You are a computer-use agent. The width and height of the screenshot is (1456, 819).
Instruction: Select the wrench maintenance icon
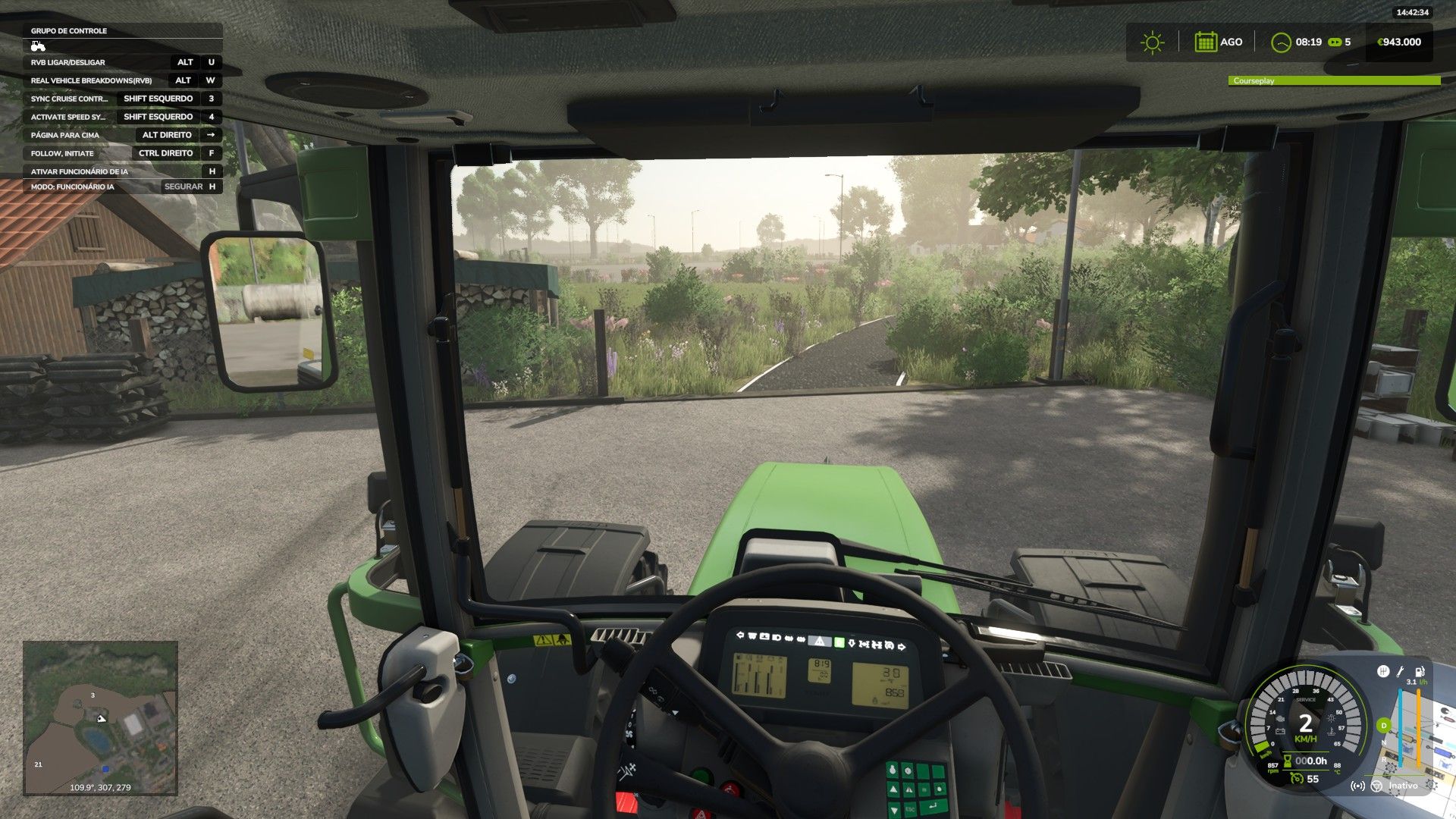coord(1401,671)
